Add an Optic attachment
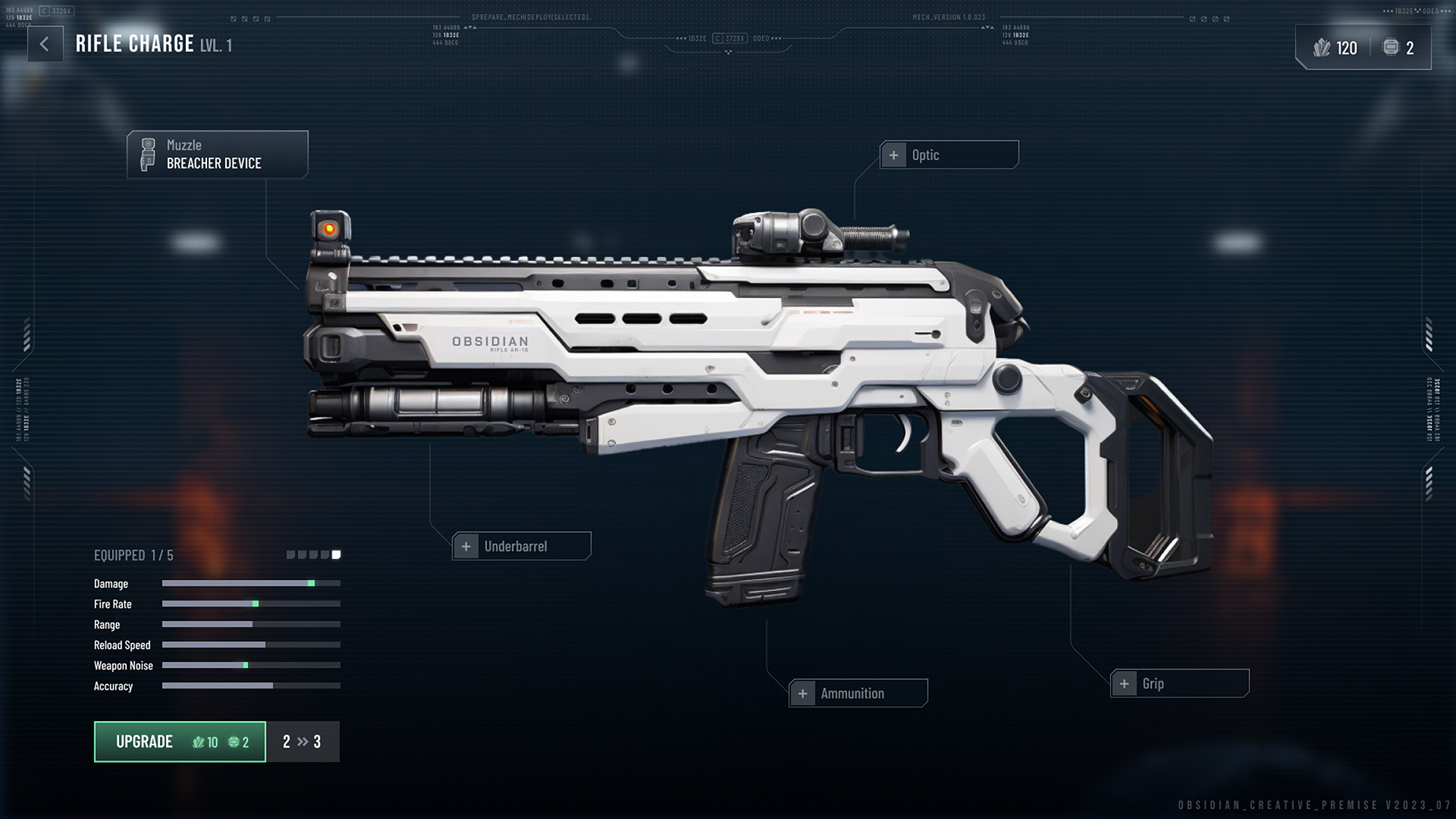This screenshot has height=819, width=1456. 949,155
